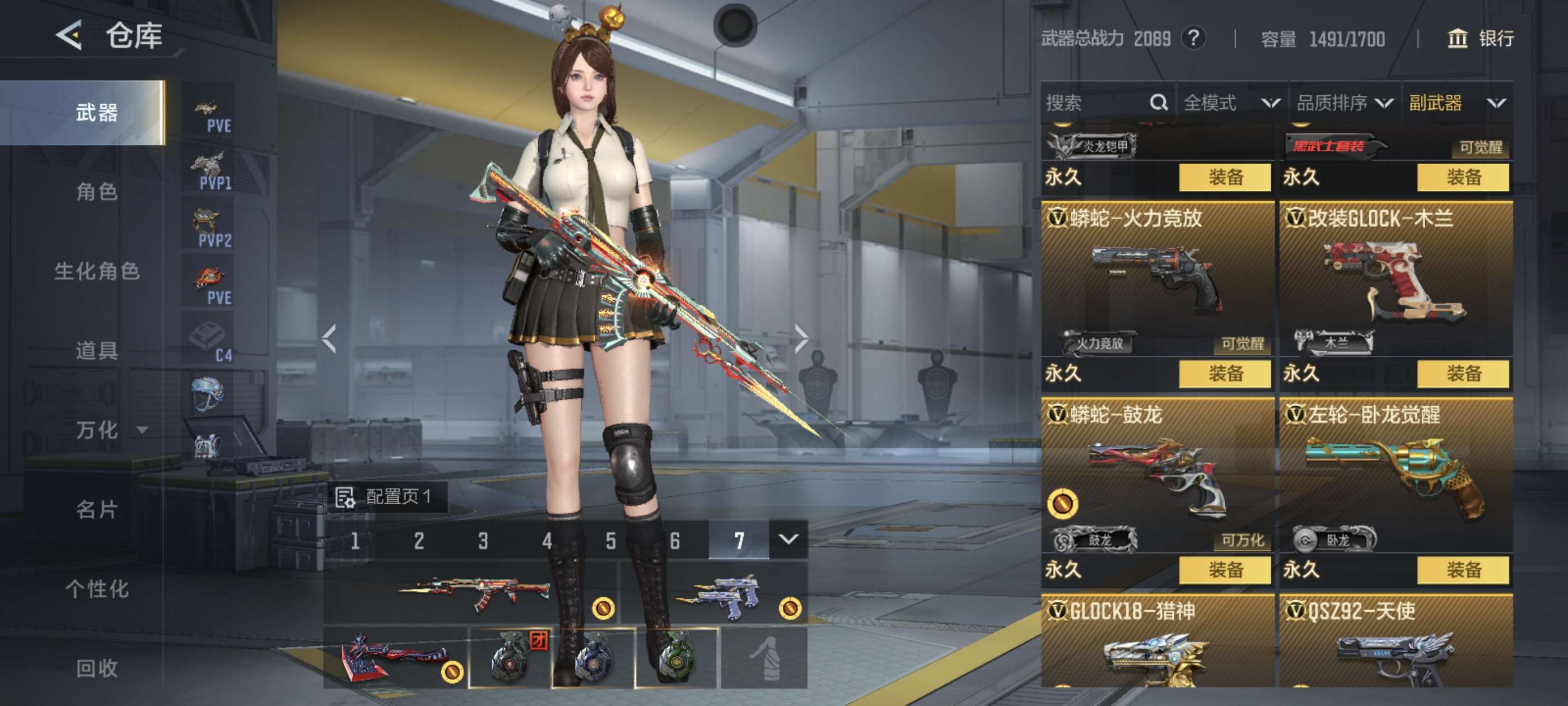Screen dimensions: 1568x706
Task: Open the 名片 name card tab
Action: pos(97,509)
